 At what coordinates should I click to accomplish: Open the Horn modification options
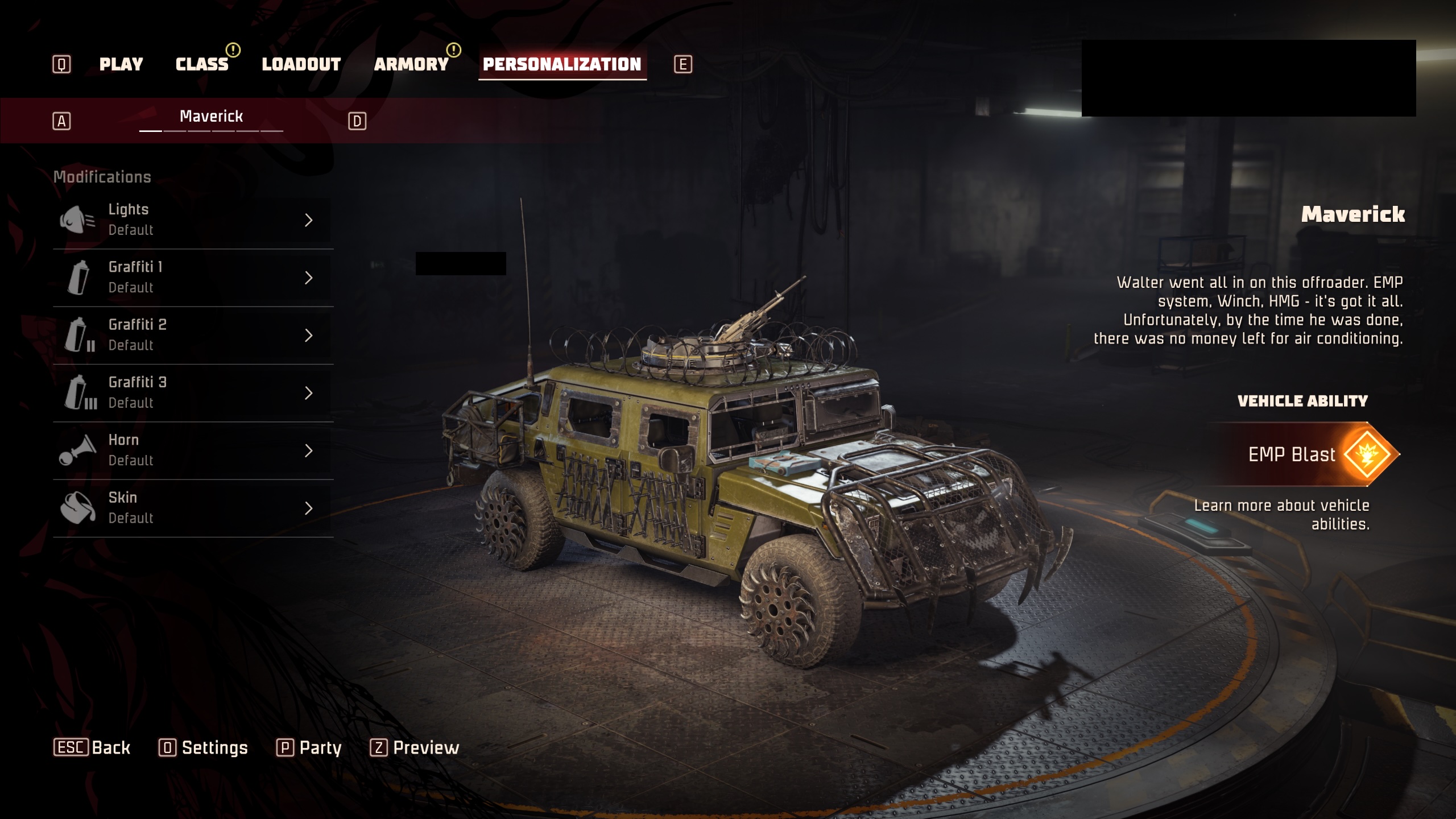click(192, 450)
